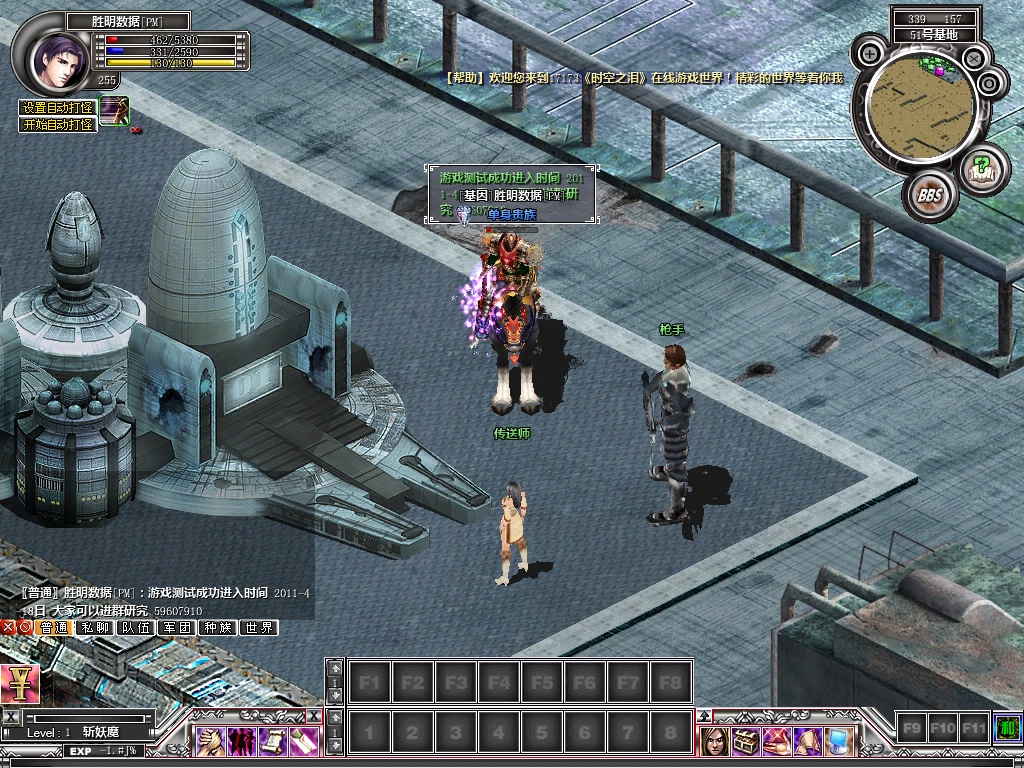This screenshot has width=1024, height=768.
Task: Open the 种族 race chat channel
Action: click(218, 628)
